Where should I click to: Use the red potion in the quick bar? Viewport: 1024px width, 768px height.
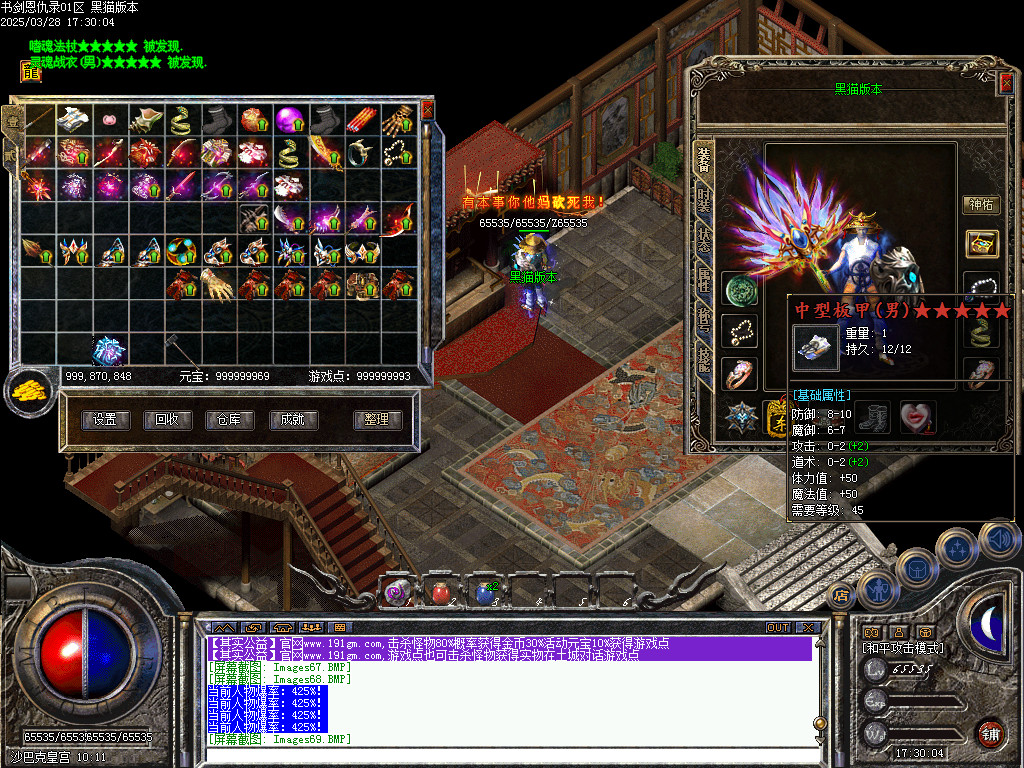[441, 593]
